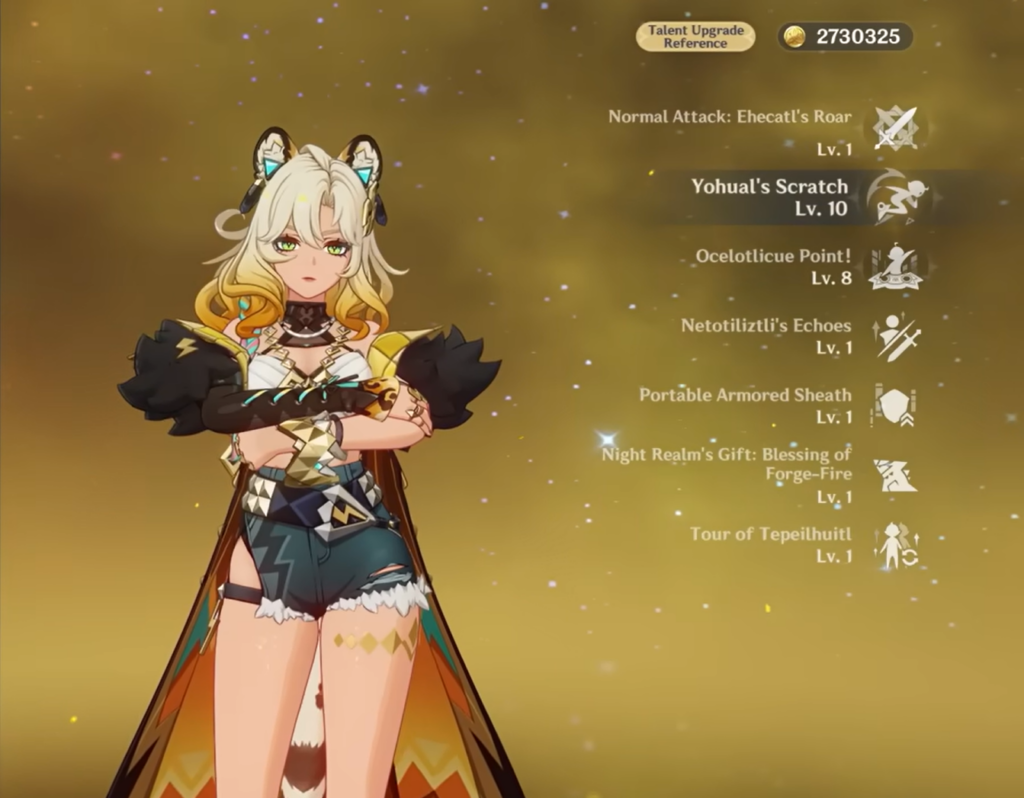Screen dimensions: 1024x798
Task: Select the Portable Armored Sheath talent
Action: click(895, 406)
